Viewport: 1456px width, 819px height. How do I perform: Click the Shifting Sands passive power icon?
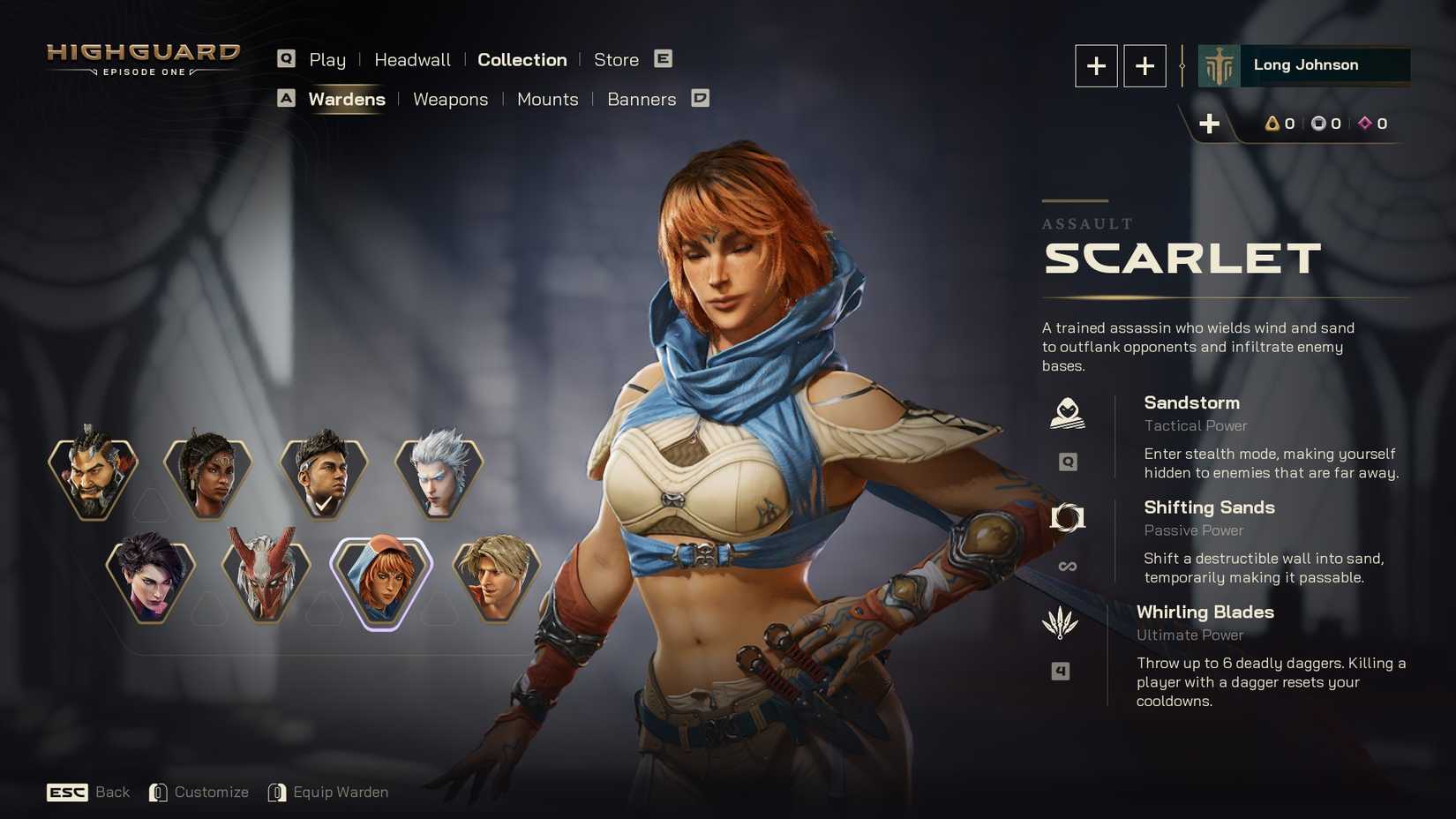pyautogui.click(x=1068, y=518)
